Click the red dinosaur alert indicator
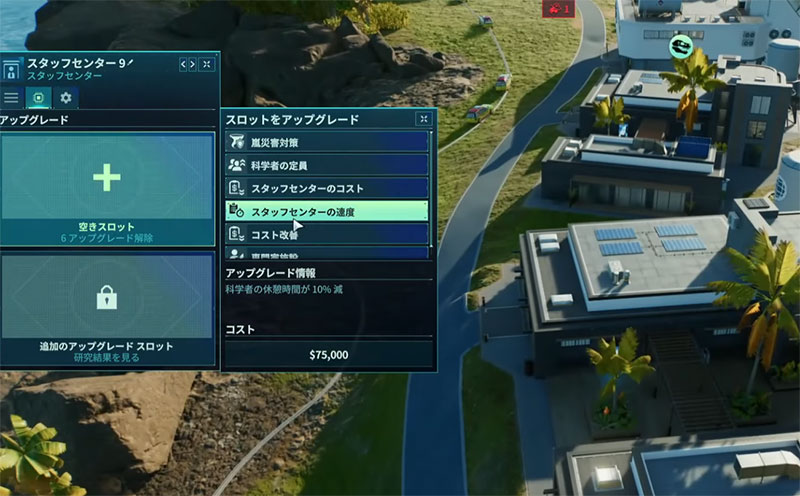 click(556, 9)
